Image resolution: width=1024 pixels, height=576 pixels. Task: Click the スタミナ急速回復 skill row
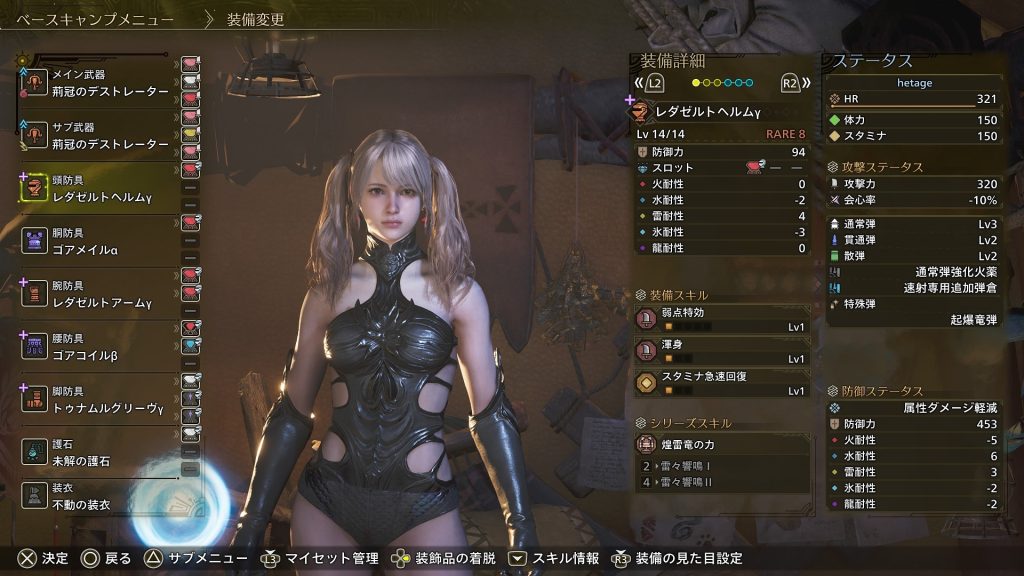tap(722, 383)
